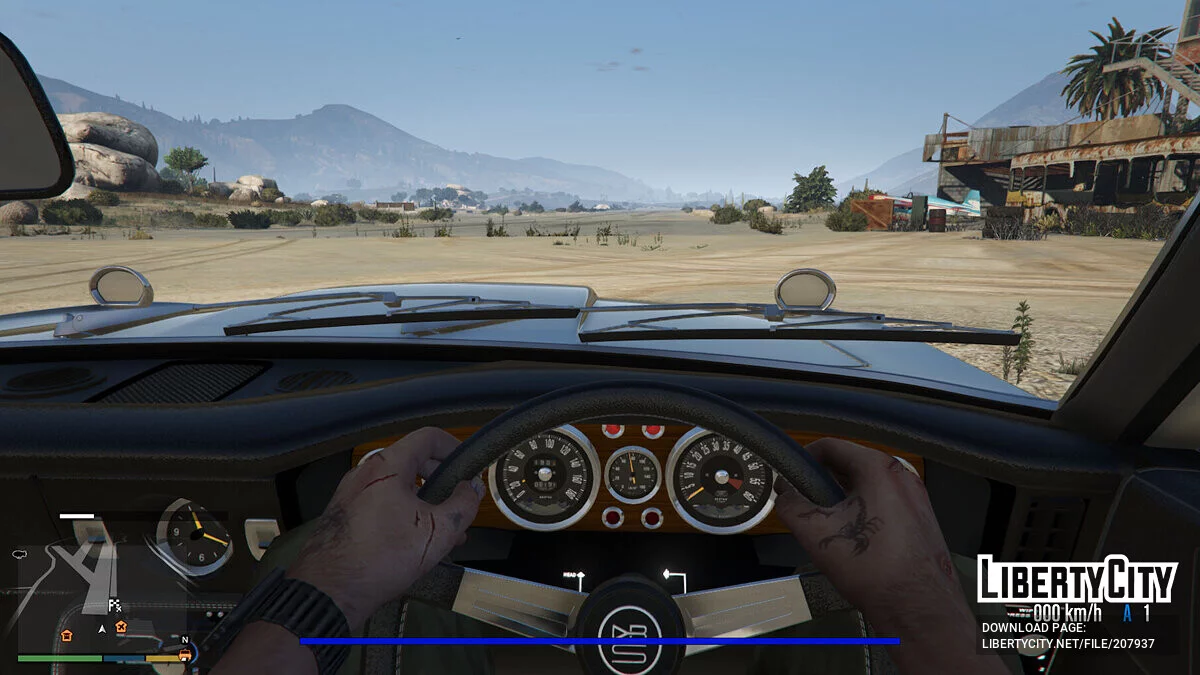This screenshot has height=675, width=1200.
Task: Click the N north indicator on minimap
Action: (185, 639)
